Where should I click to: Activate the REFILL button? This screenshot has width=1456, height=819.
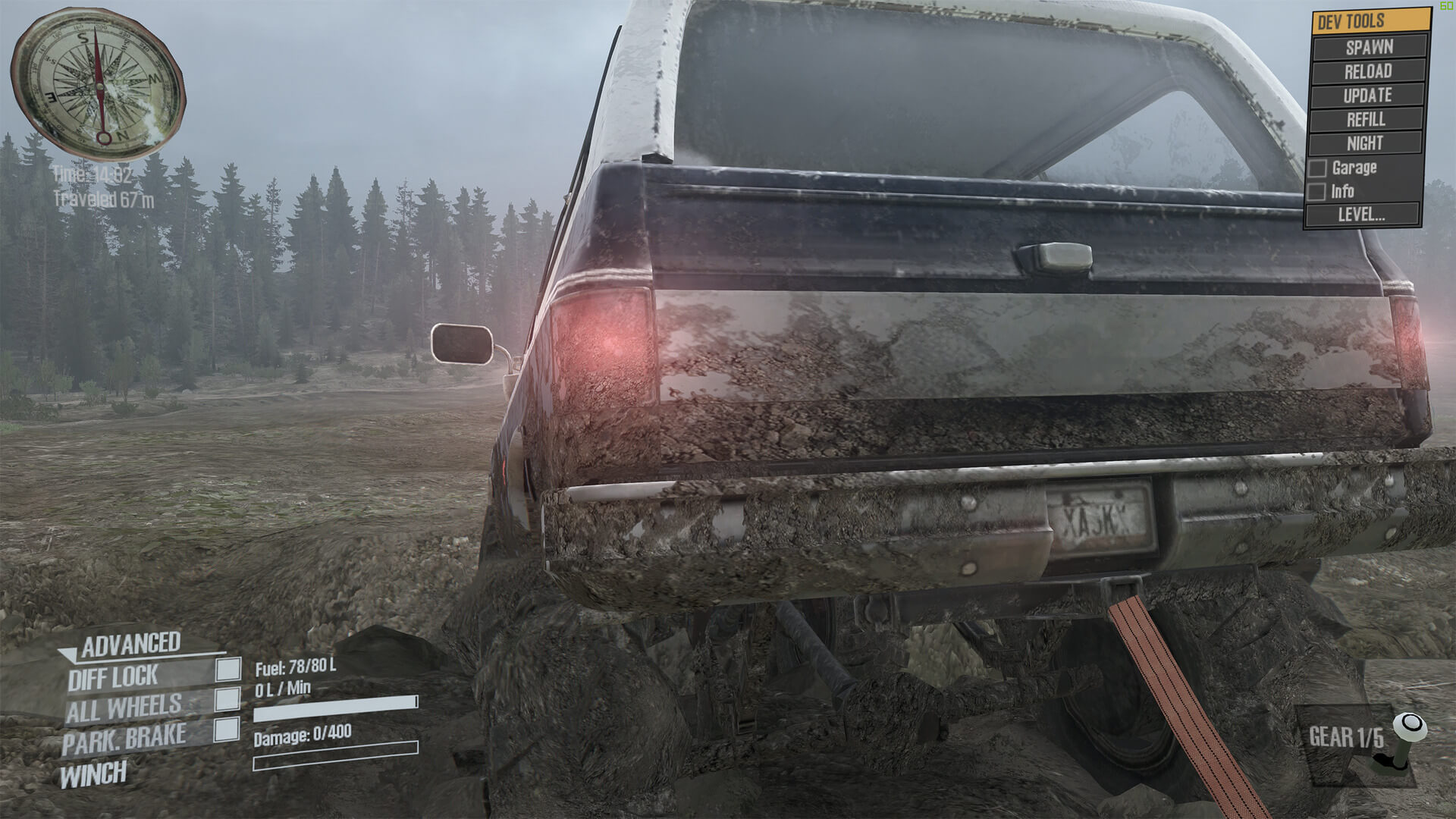click(x=1366, y=119)
